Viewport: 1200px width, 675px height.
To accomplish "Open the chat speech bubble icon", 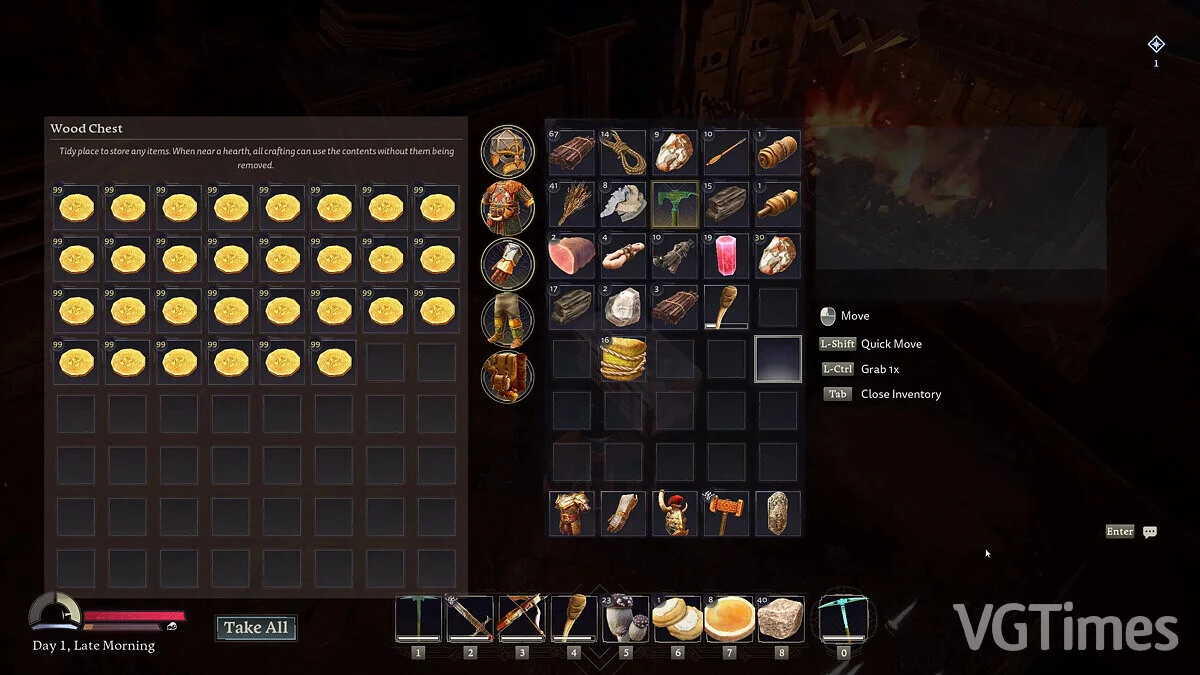I will pyautogui.click(x=1150, y=532).
